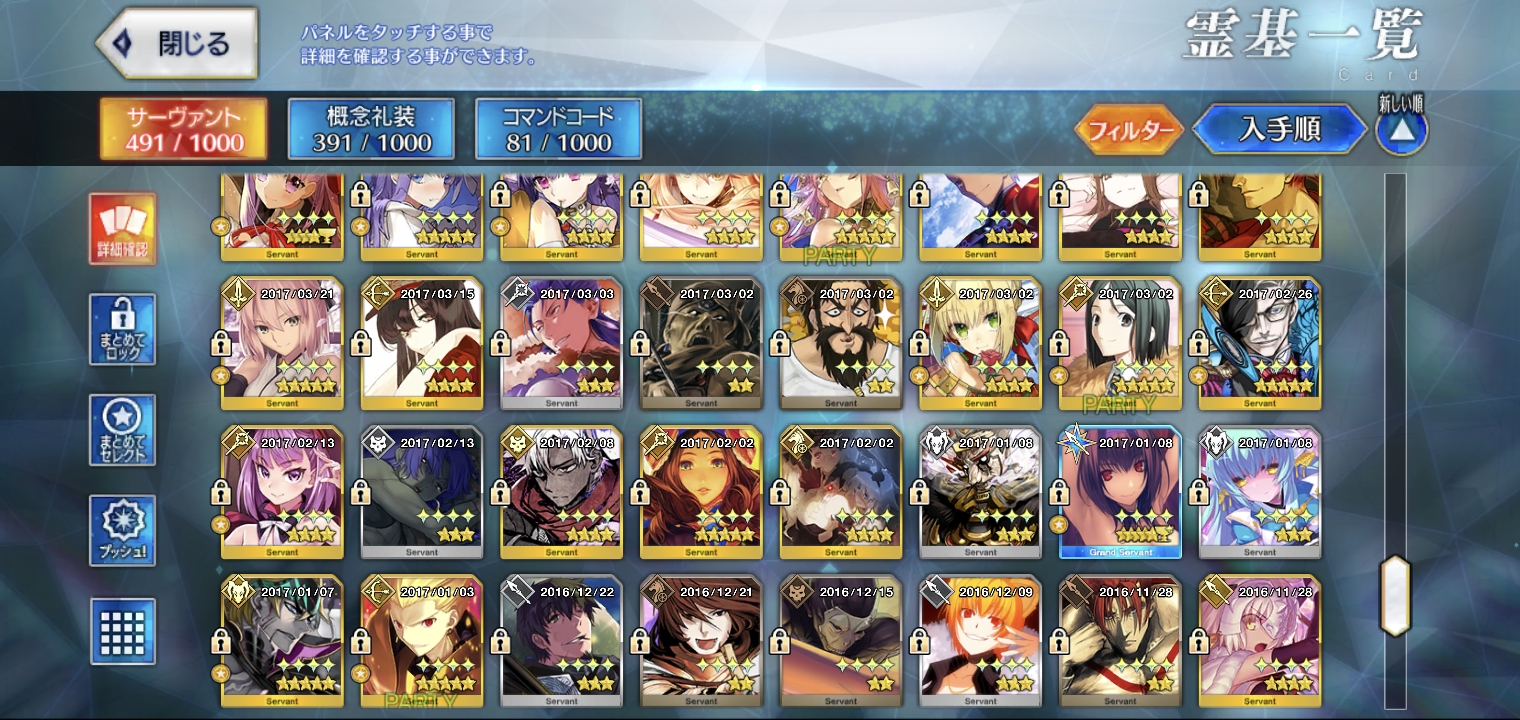
Task: Activate まとめてセレクト bulk select
Action: [122, 430]
